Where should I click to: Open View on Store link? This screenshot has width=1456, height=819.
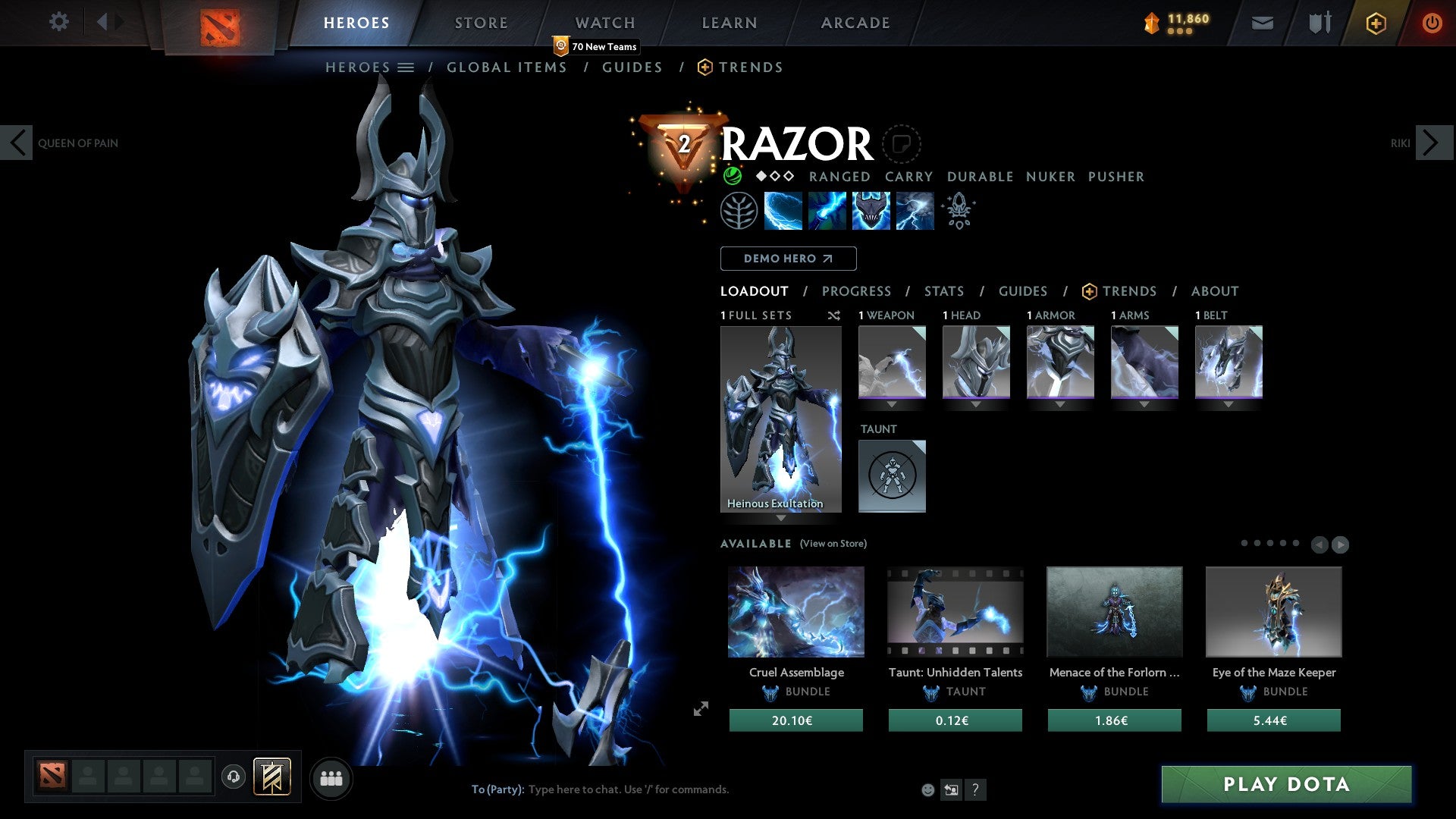pyautogui.click(x=833, y=544)
